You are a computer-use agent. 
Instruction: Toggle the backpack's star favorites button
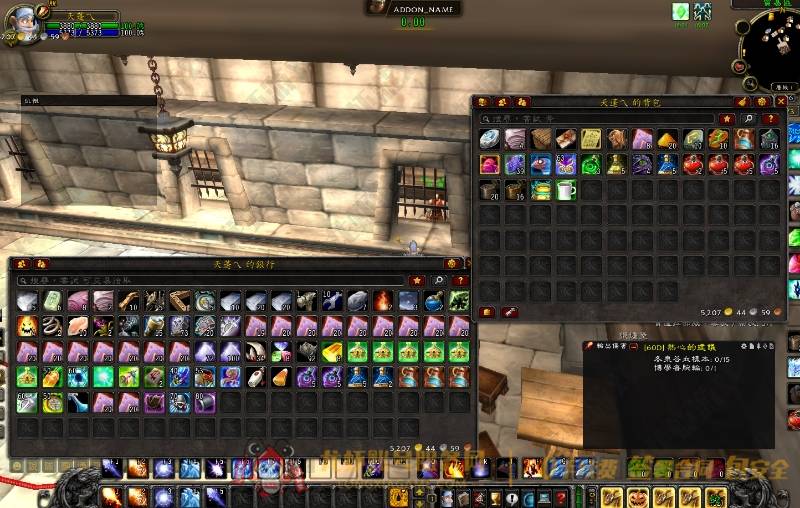(727, 119)
